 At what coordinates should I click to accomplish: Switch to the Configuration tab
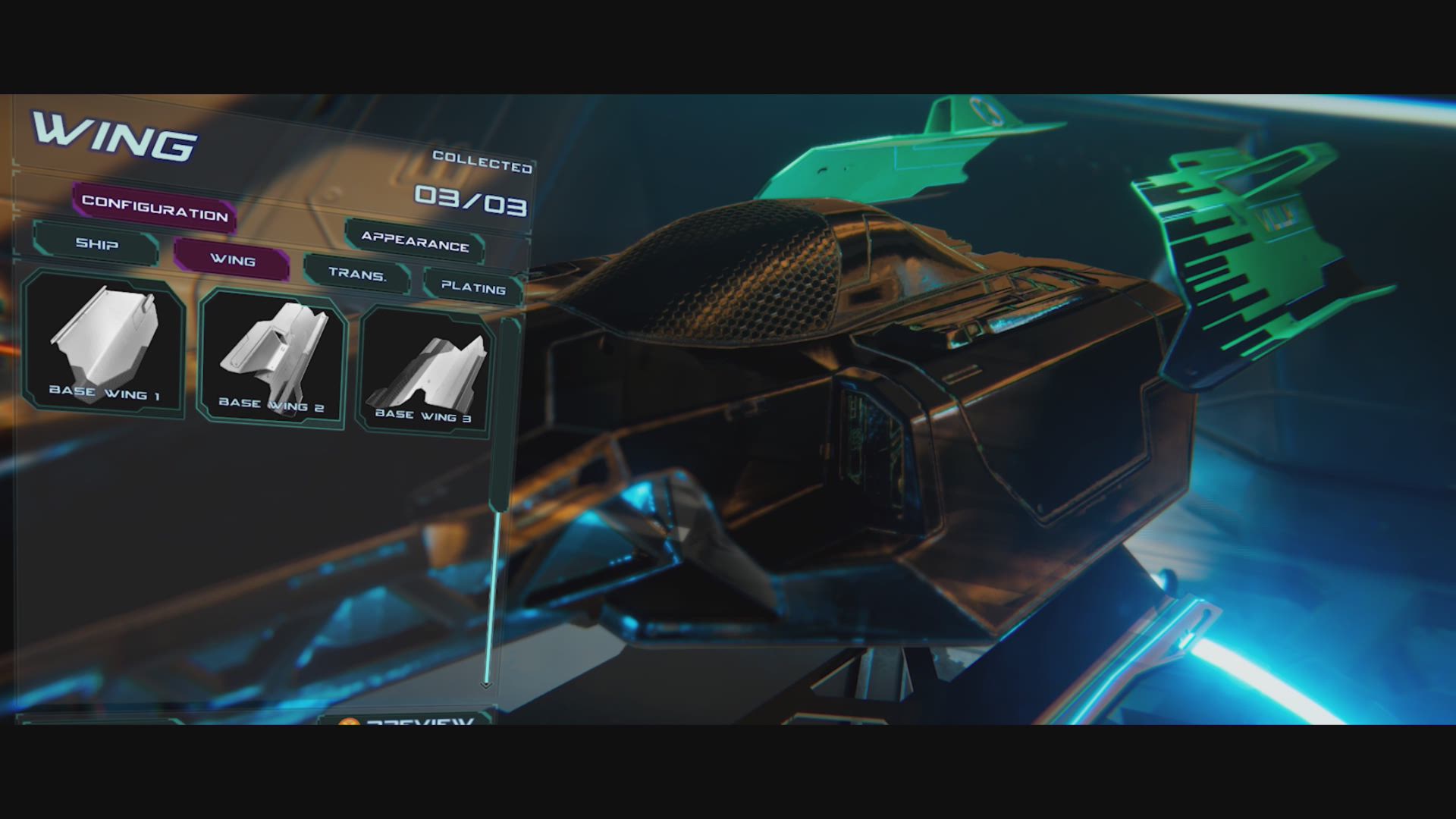coord(155,207)
